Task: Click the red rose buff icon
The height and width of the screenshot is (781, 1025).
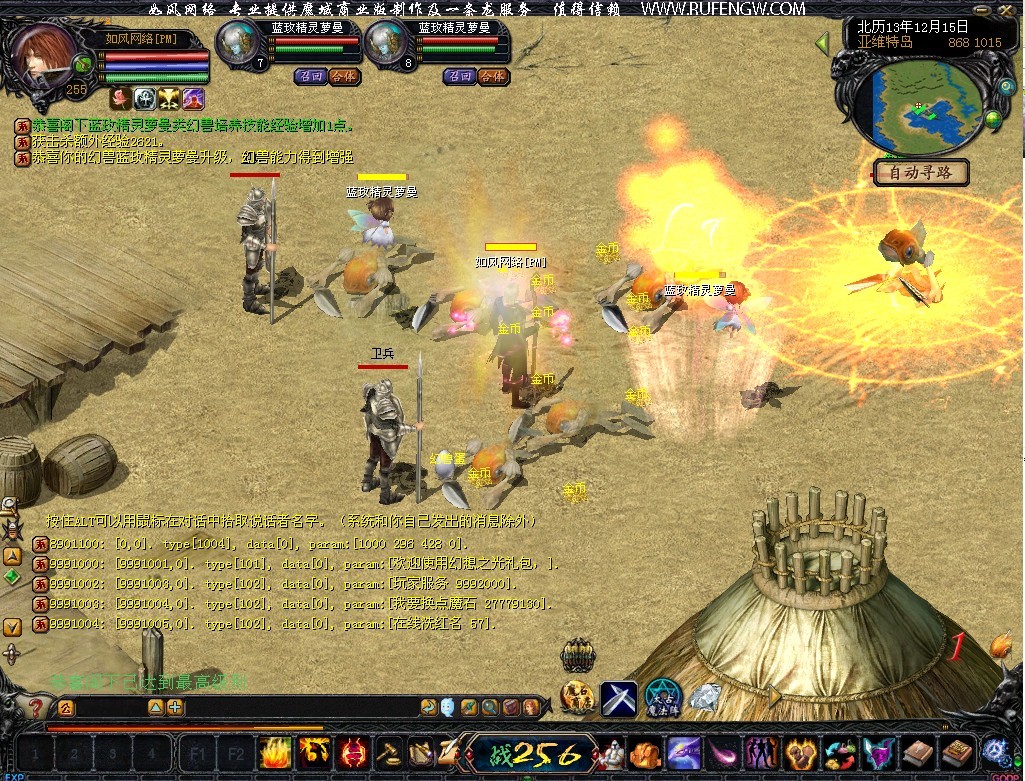Action: click(x=121, y=98)
